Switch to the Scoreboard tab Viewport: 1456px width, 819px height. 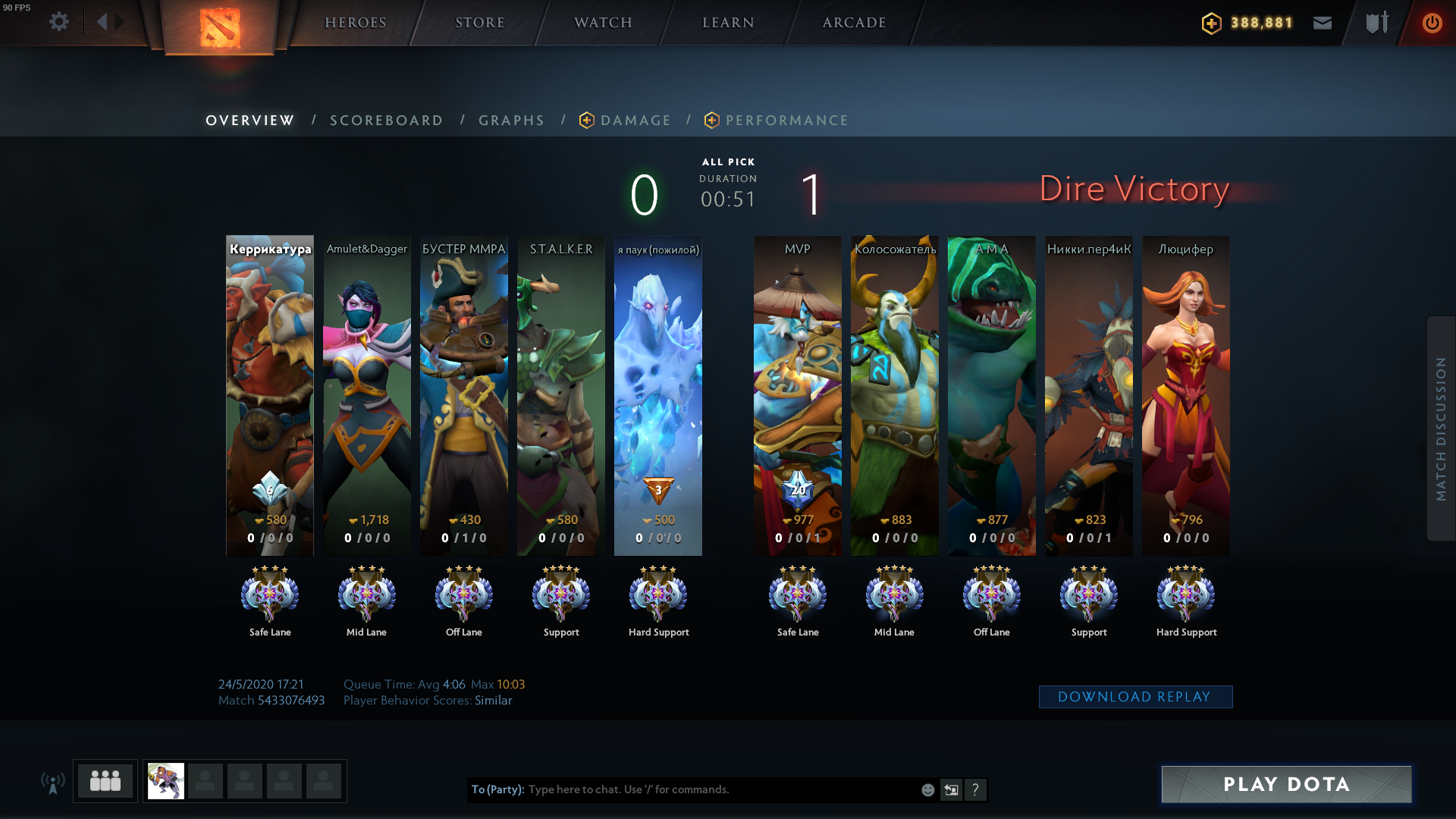click(386, 121)
